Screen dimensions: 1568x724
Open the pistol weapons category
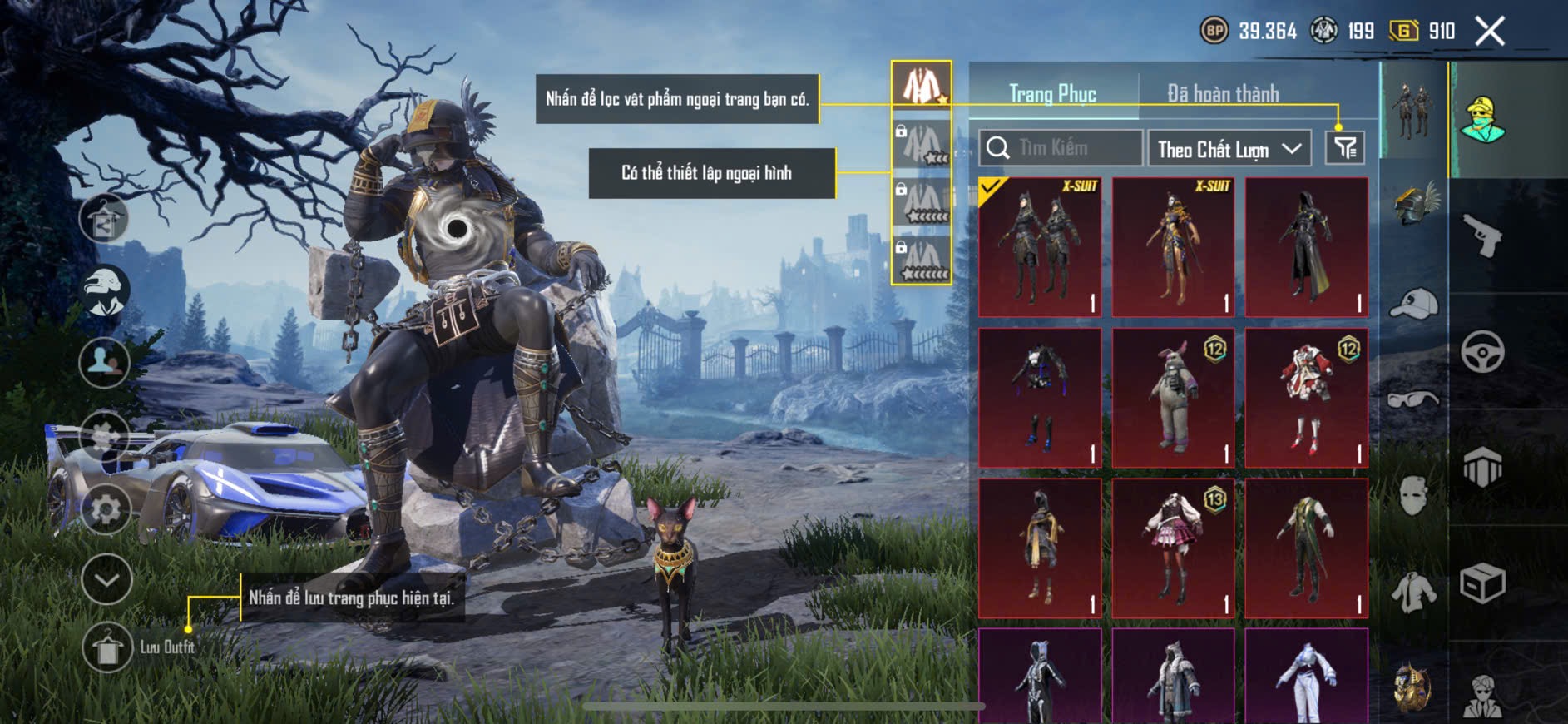[1482, 236]
